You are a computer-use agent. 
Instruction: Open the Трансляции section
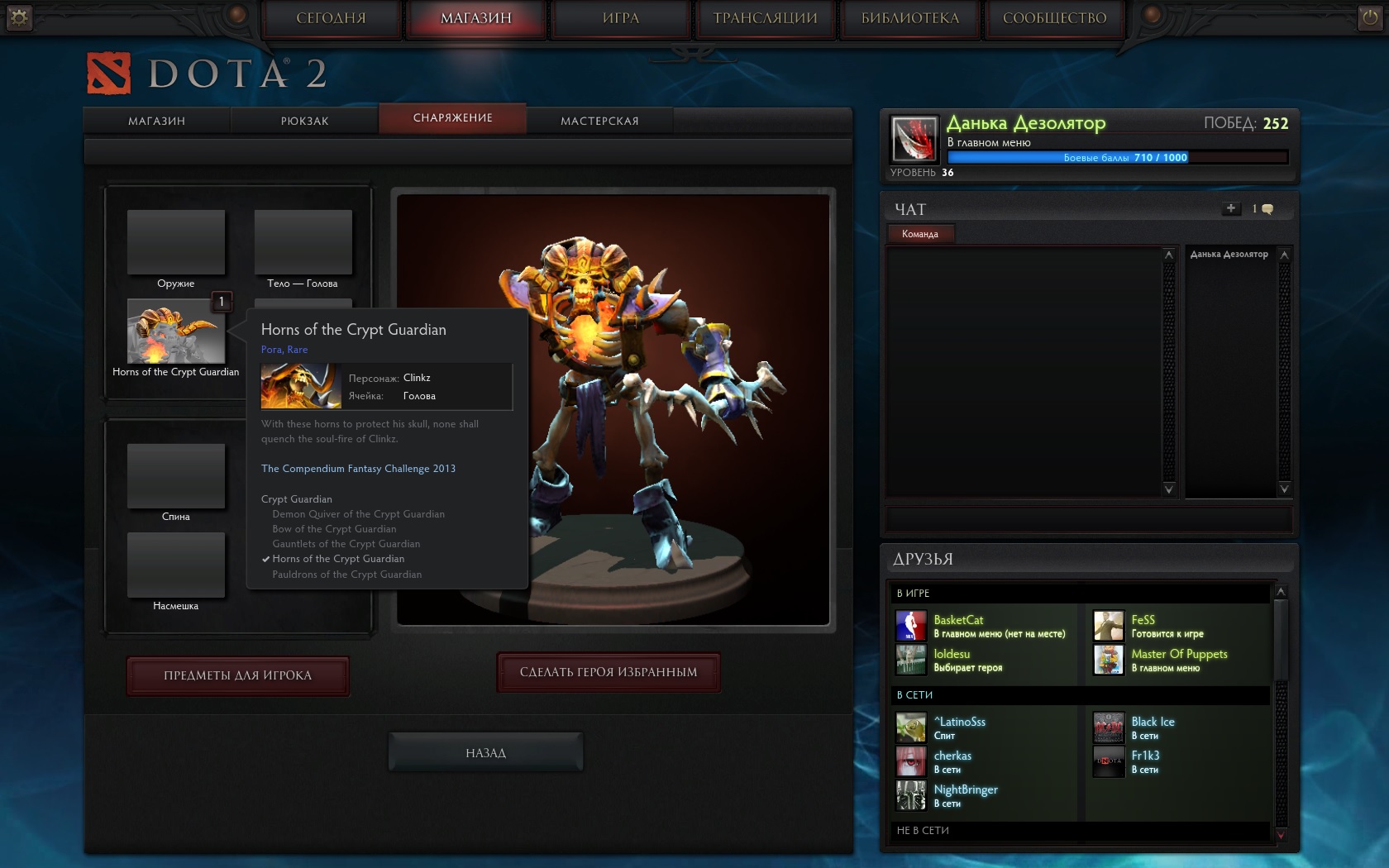[x=765, y=18]
